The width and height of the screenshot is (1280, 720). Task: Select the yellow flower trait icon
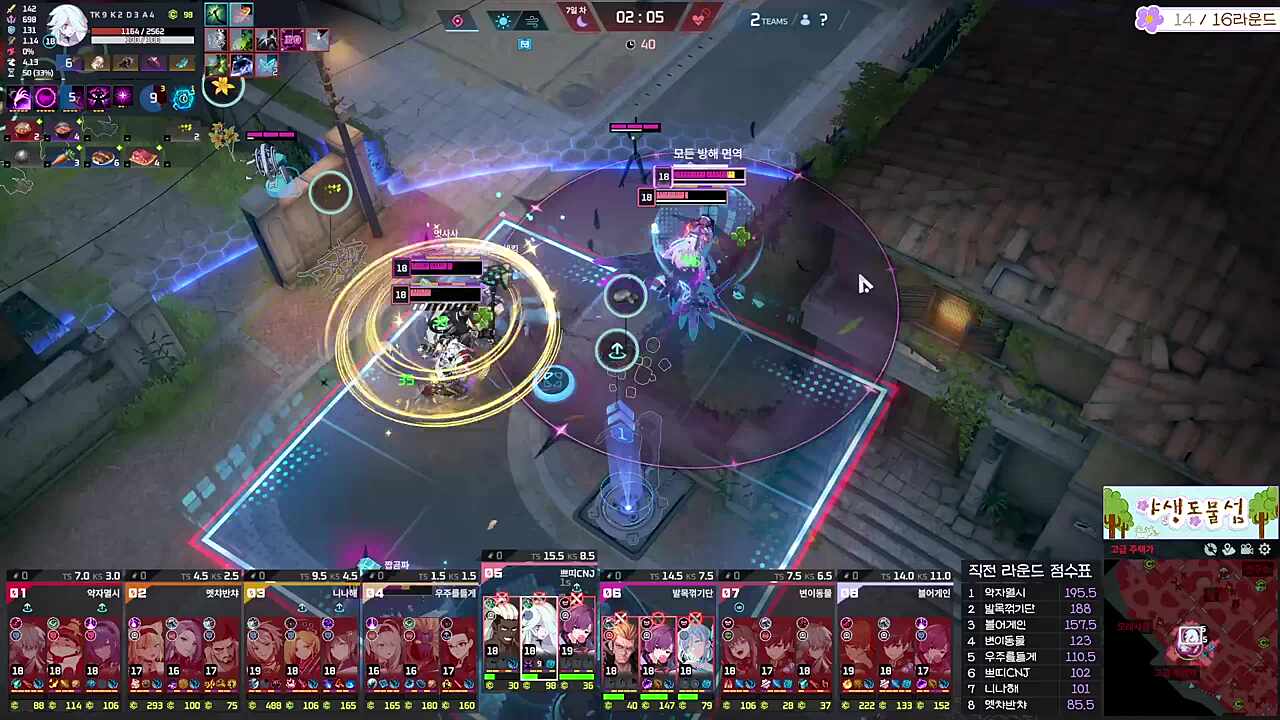223,87
